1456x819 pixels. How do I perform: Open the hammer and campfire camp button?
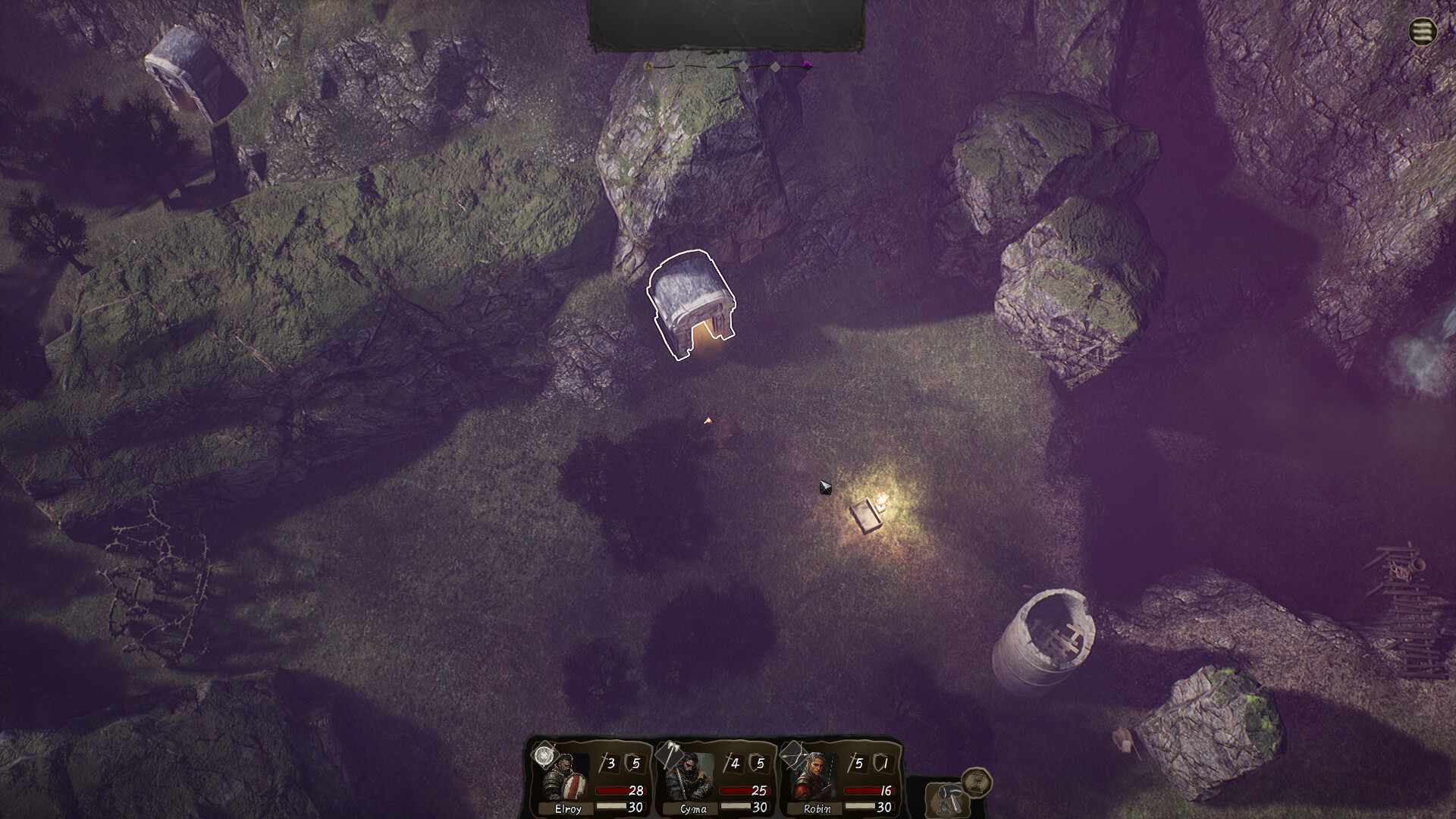(946, 799)
